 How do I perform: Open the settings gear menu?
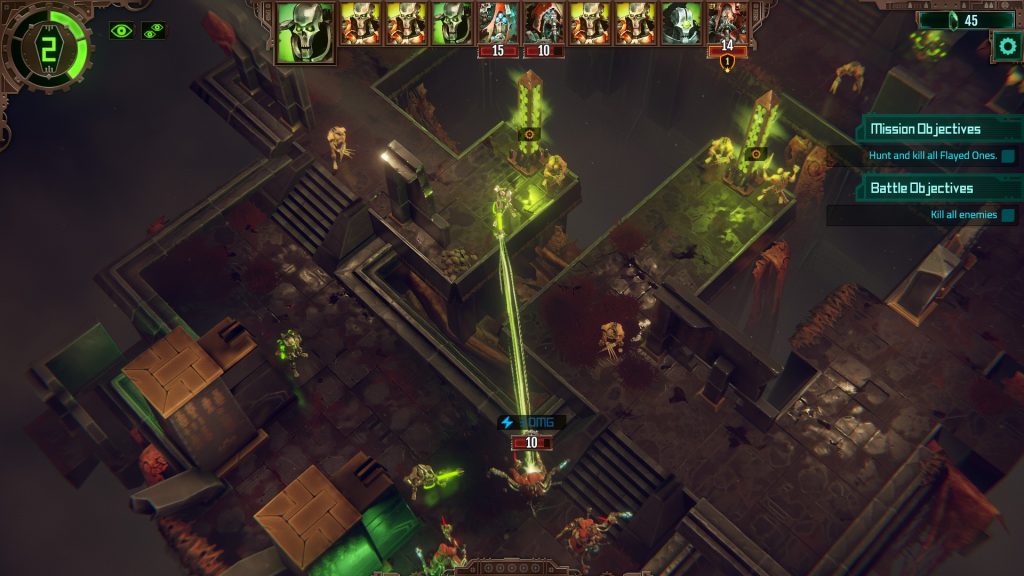point(1006,44)
